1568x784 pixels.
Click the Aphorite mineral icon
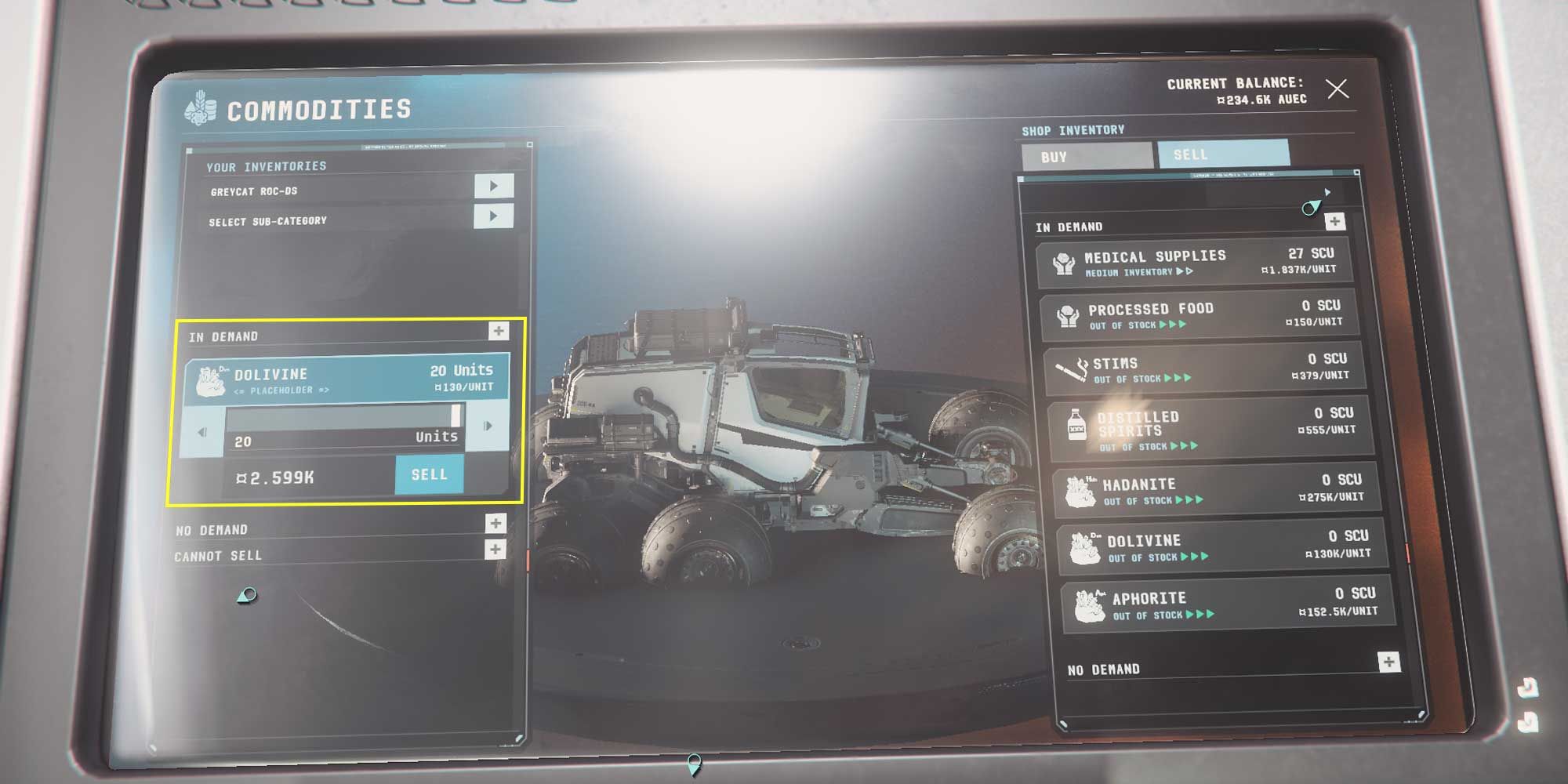[x=1091, y=604]
